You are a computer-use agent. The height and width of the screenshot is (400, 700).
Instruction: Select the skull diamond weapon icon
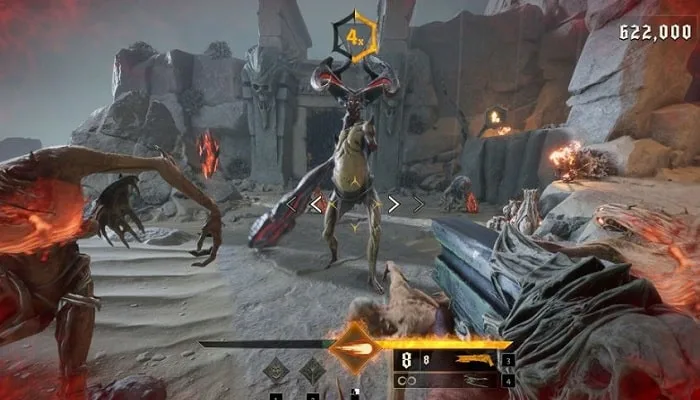click(x=277, y=372)
